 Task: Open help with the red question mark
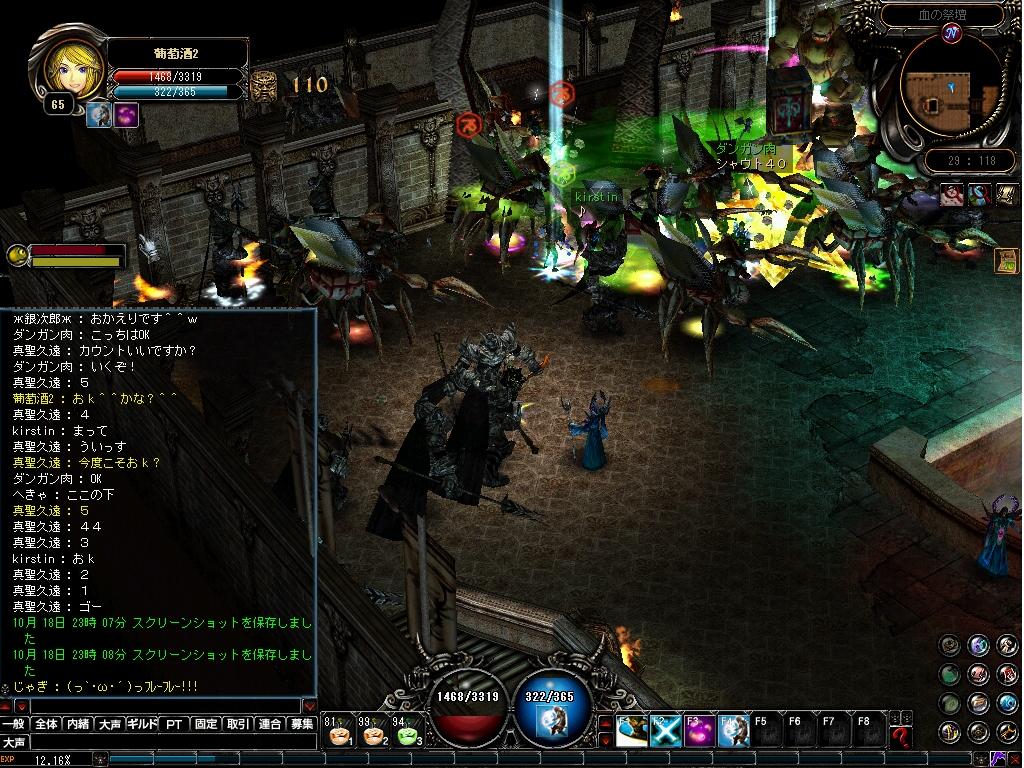pyautogui.click(x=901, y=737)
